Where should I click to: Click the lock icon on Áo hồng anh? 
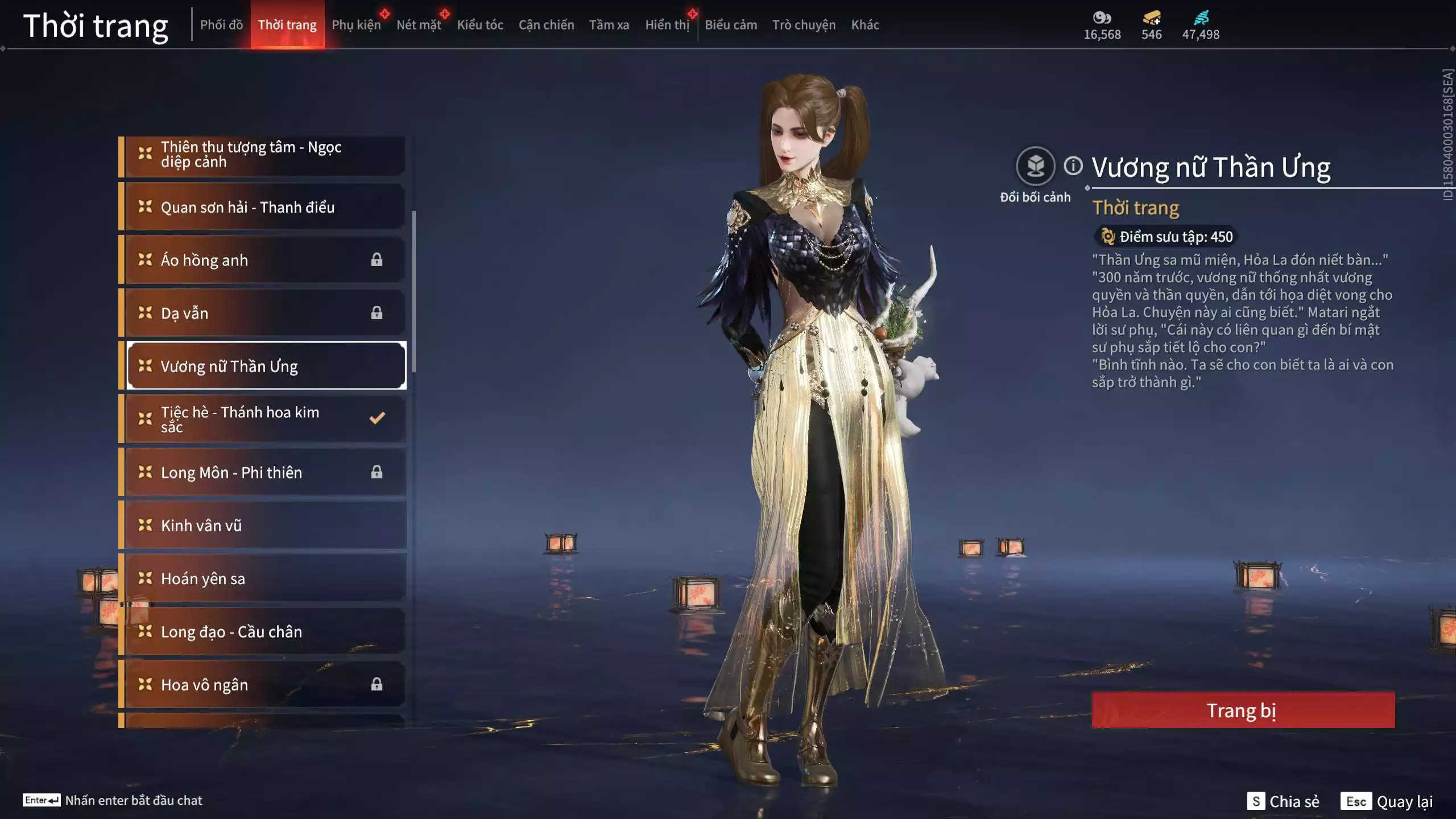pyautogui.click(x=378, y=259)
